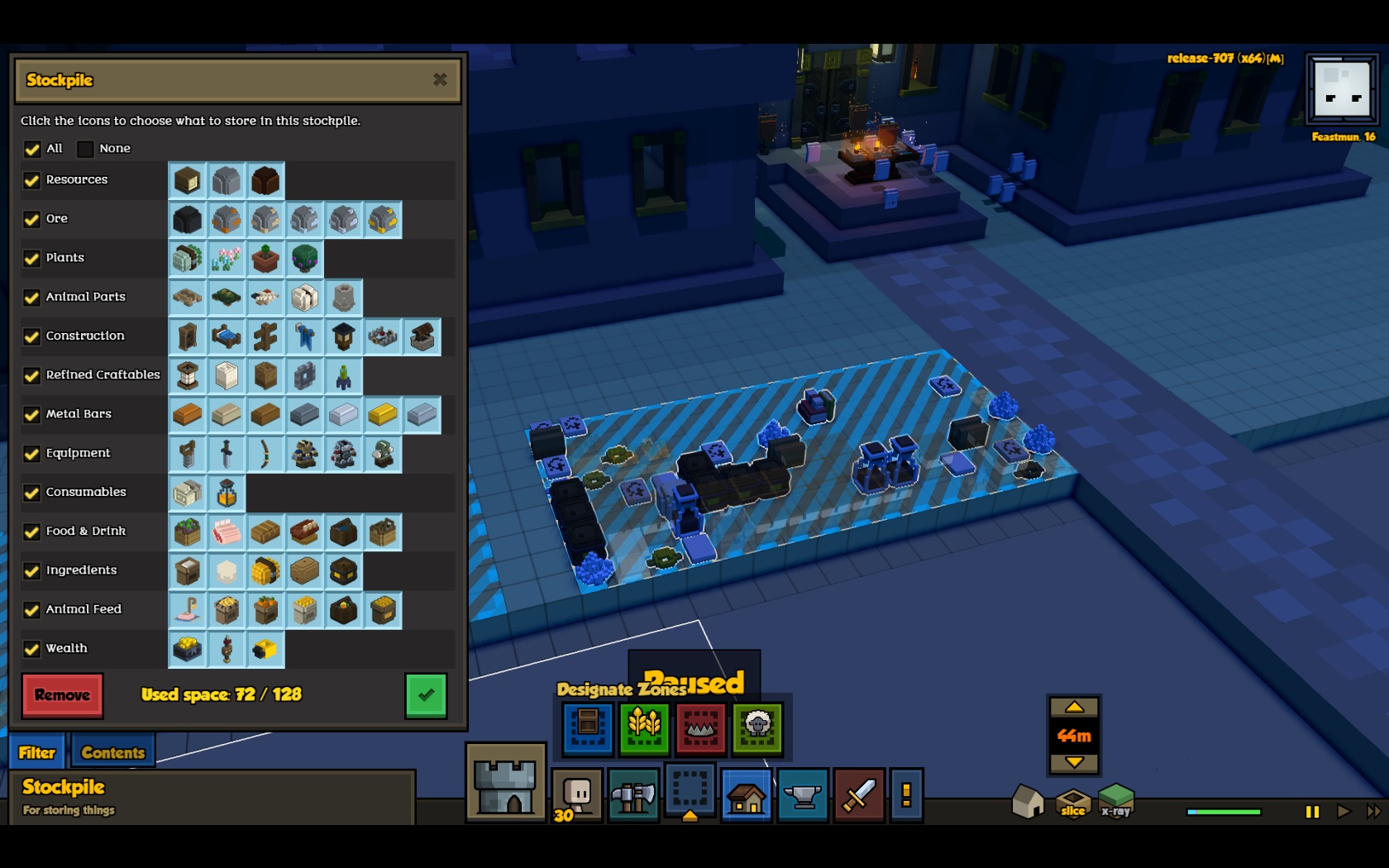Pick the trapping grounds zone button
Viewport: 1389px width, 868px height.
coord(700,727)
